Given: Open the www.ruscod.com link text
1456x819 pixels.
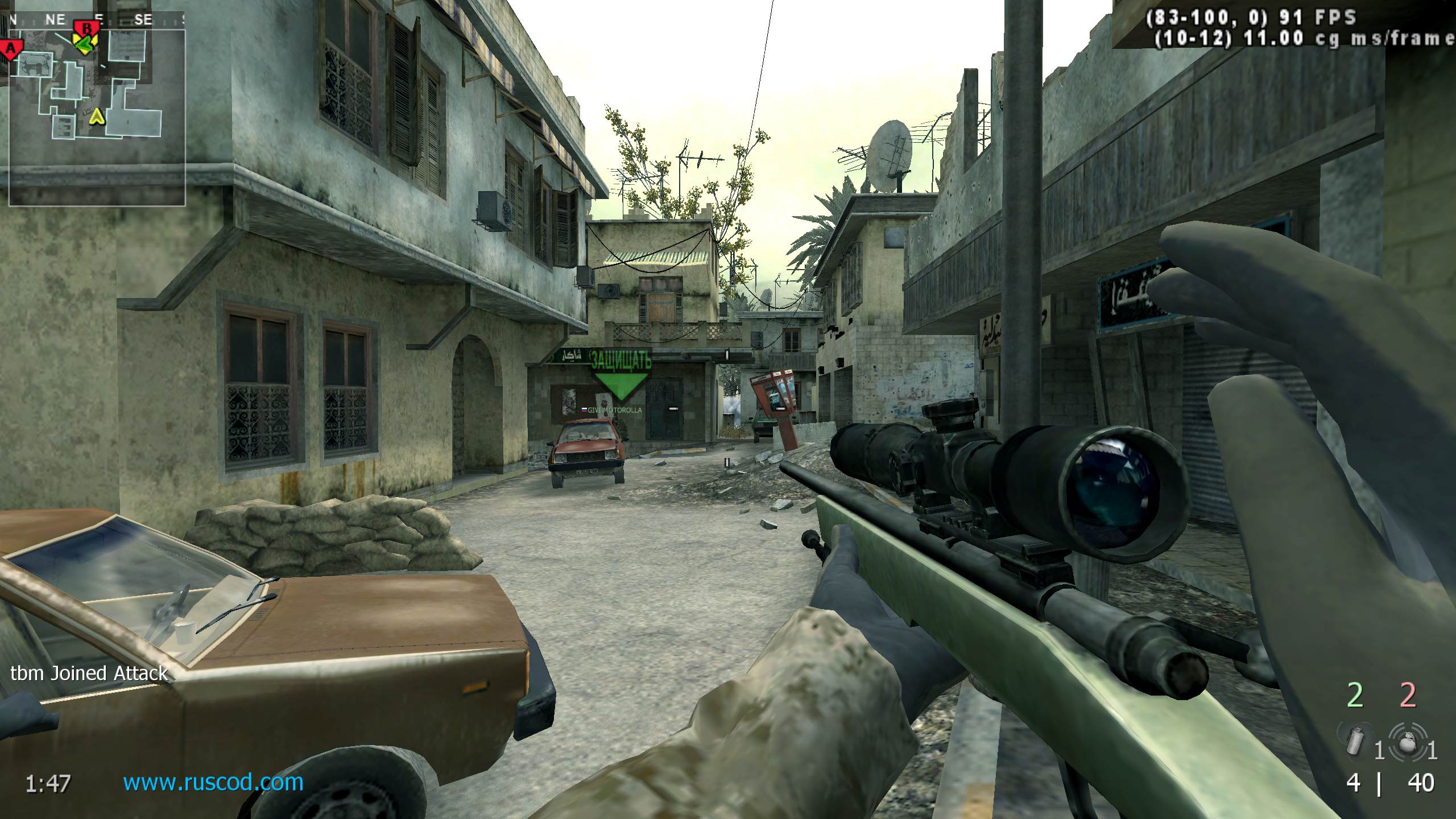Looking at the screenshot, I should (213, 783).
